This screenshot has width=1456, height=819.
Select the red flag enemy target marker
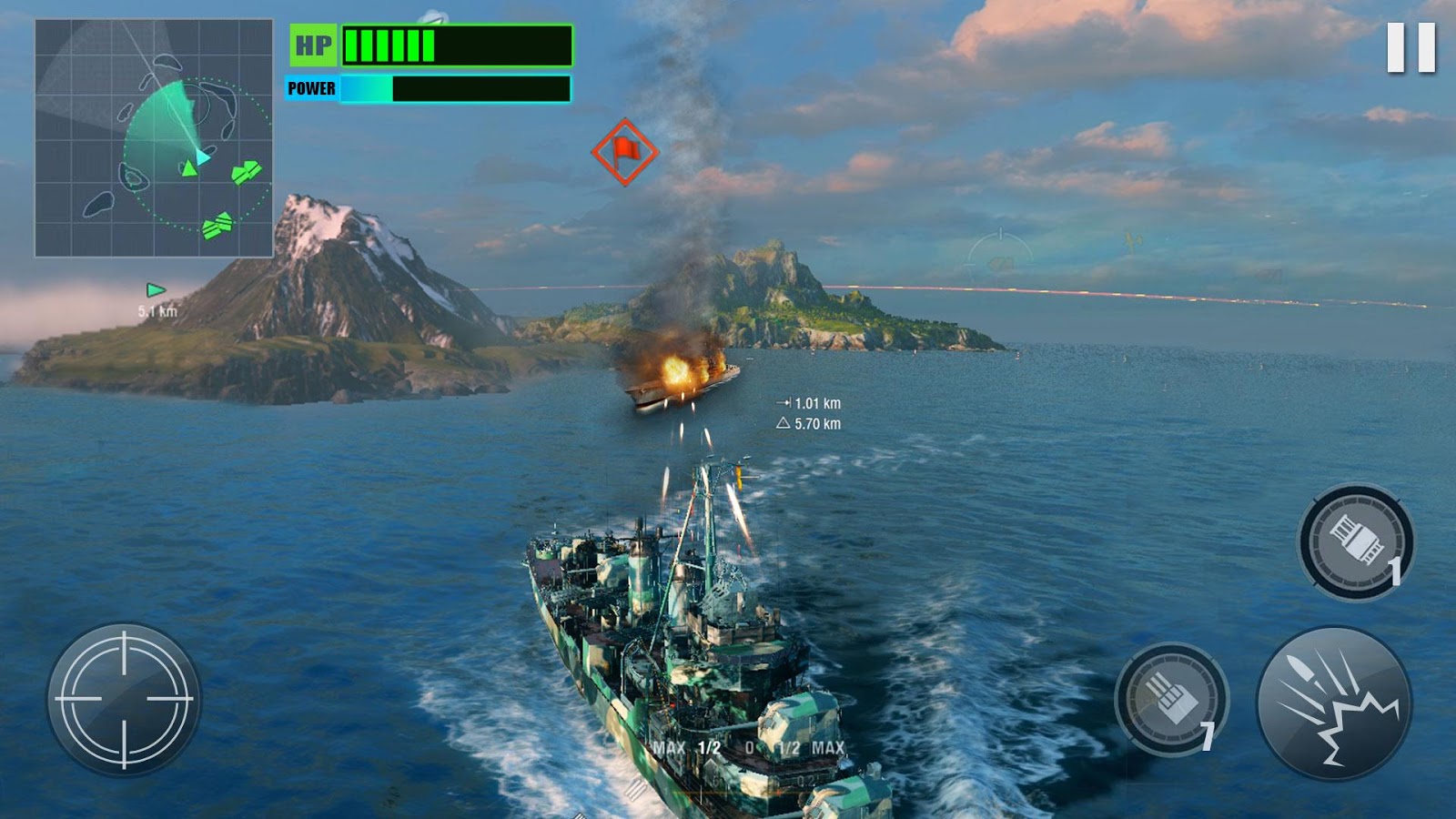(x=624, y=152)
